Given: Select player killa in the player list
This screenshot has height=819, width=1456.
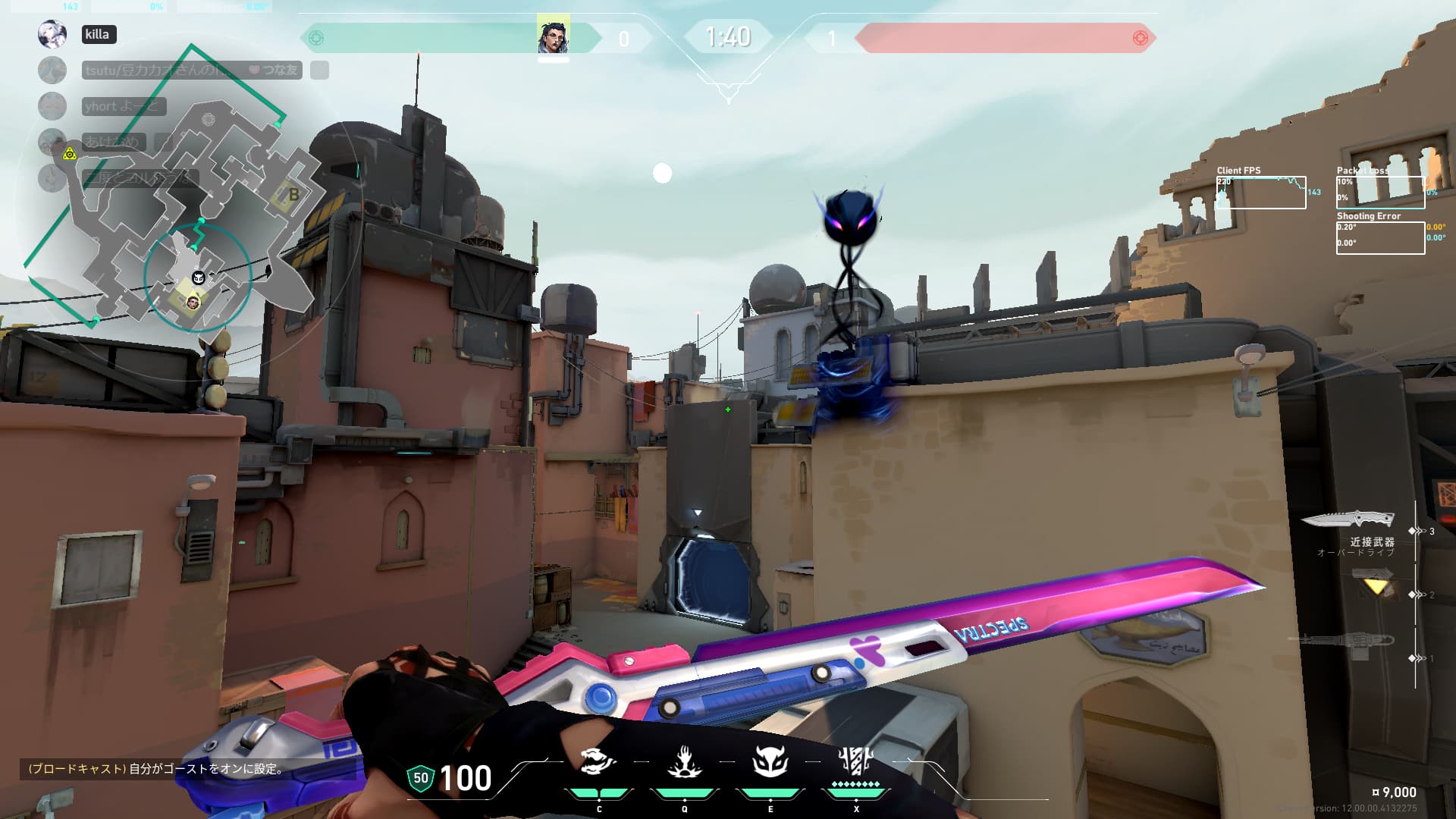Looking at the screenshot, I should pos(99,34).
